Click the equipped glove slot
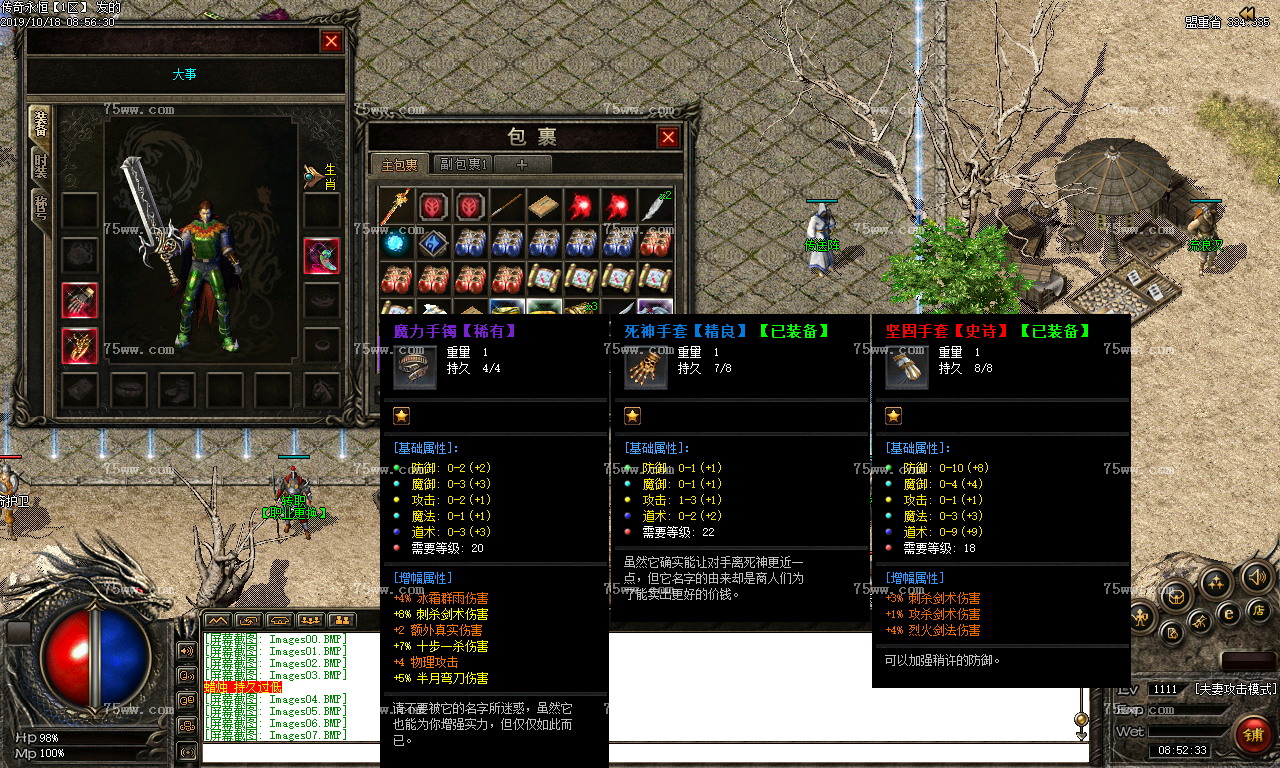Screen dimensions: 1280x768 click(x=80, y=300)
